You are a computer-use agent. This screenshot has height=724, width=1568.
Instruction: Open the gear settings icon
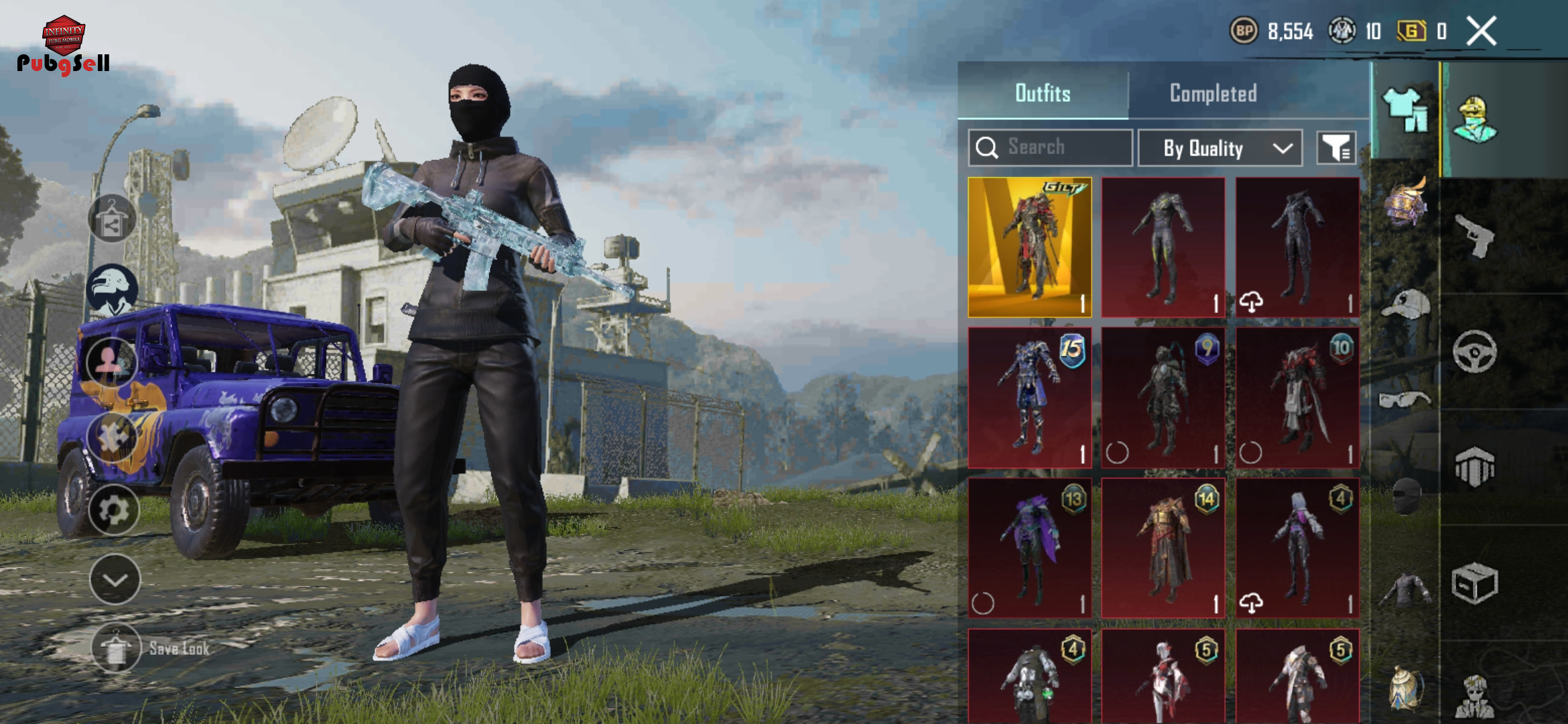113,511
